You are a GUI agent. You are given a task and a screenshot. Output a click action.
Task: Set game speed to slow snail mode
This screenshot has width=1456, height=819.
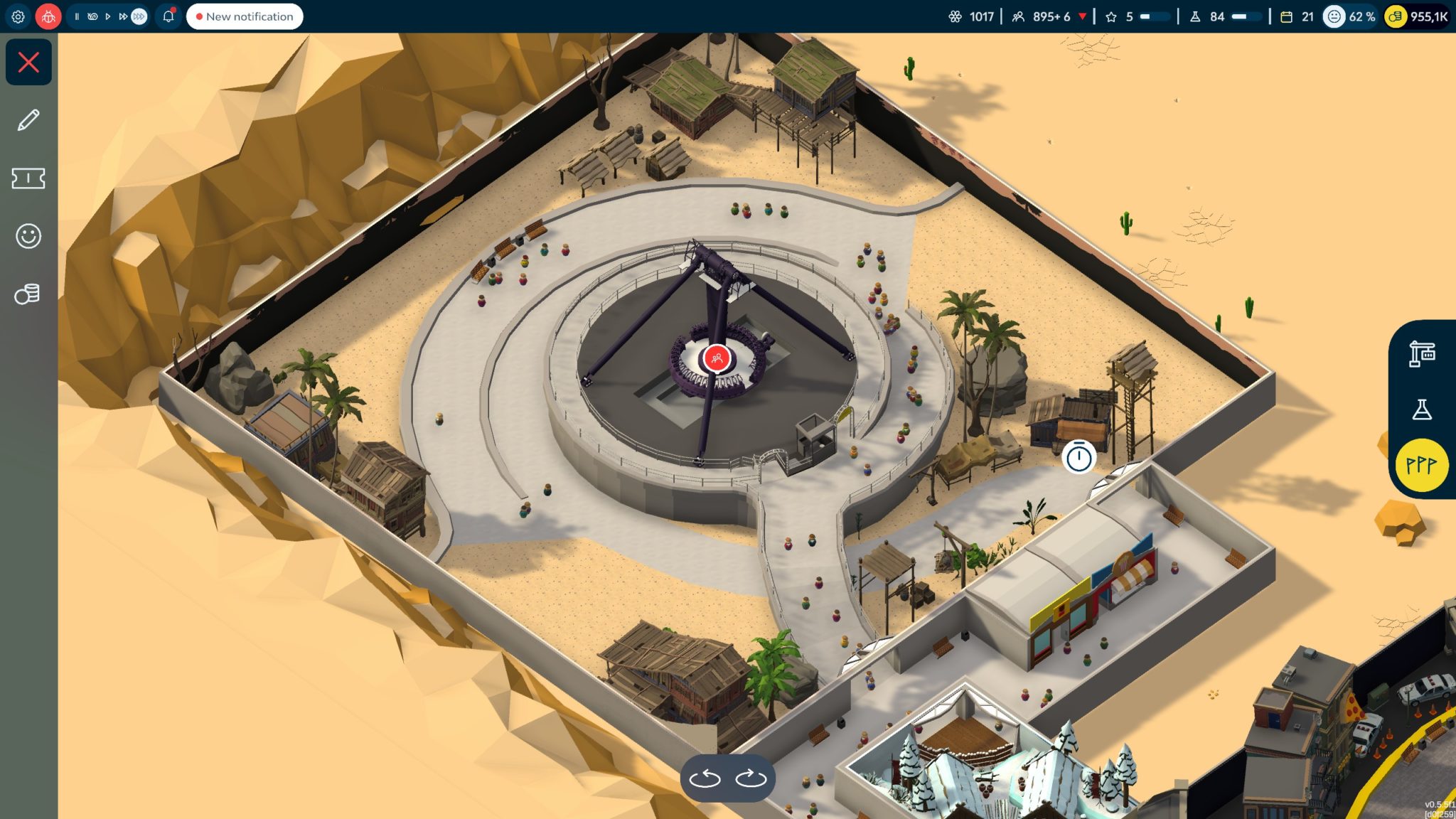tap(92, 16)
